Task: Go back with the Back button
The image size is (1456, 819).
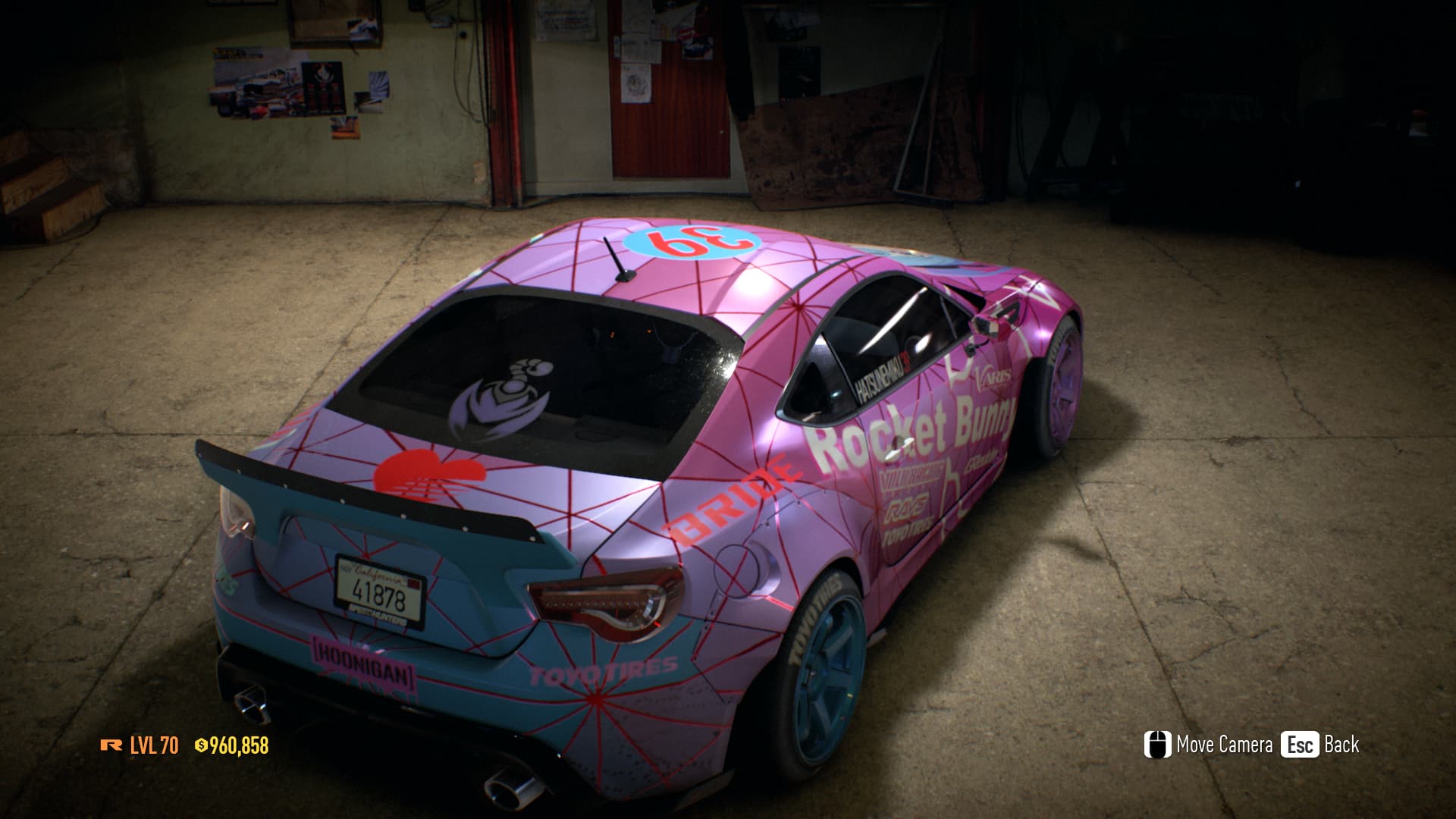Action: pyautogui.click(x=1320, y=745)
